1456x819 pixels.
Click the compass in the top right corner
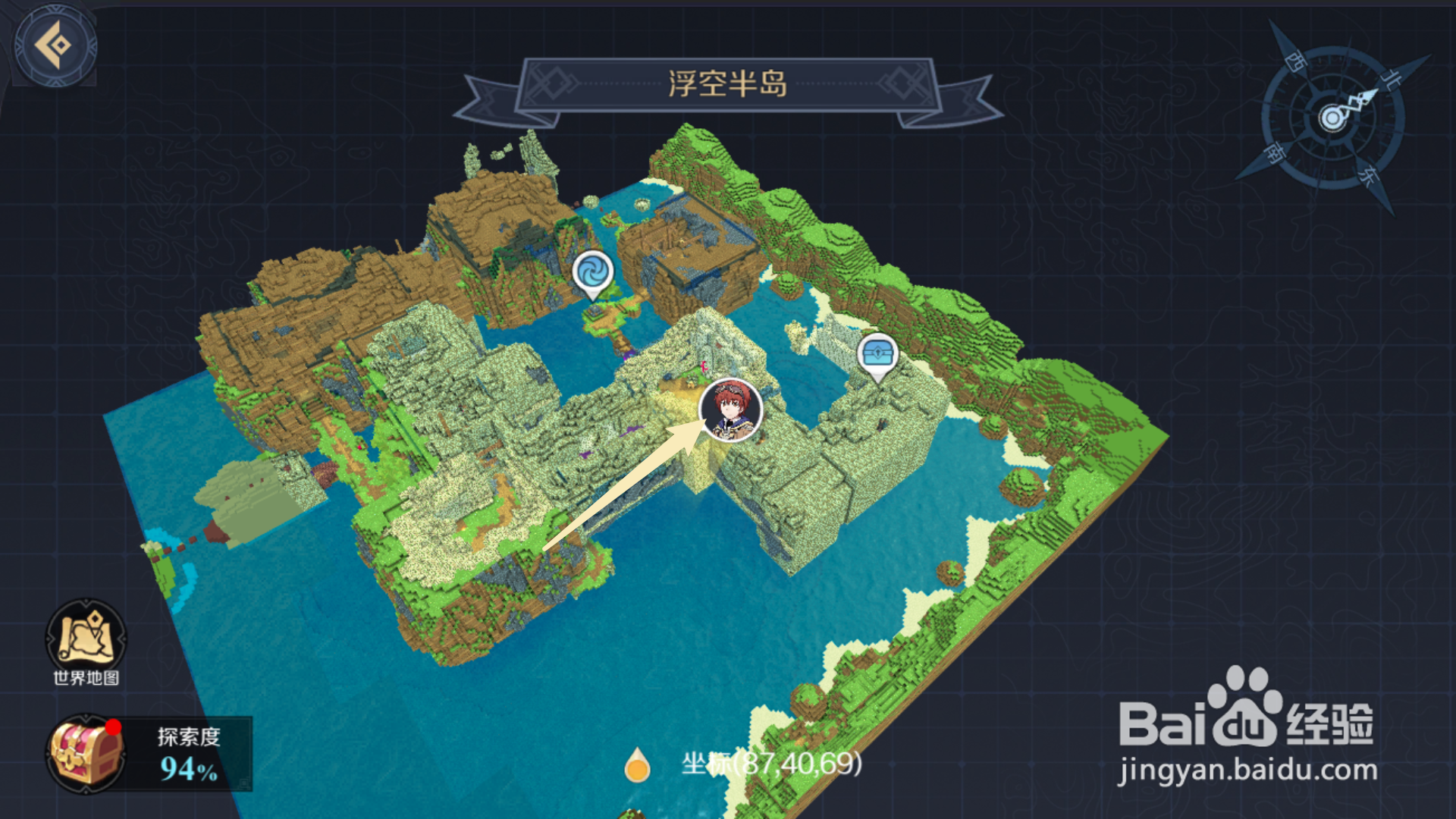1333,116
